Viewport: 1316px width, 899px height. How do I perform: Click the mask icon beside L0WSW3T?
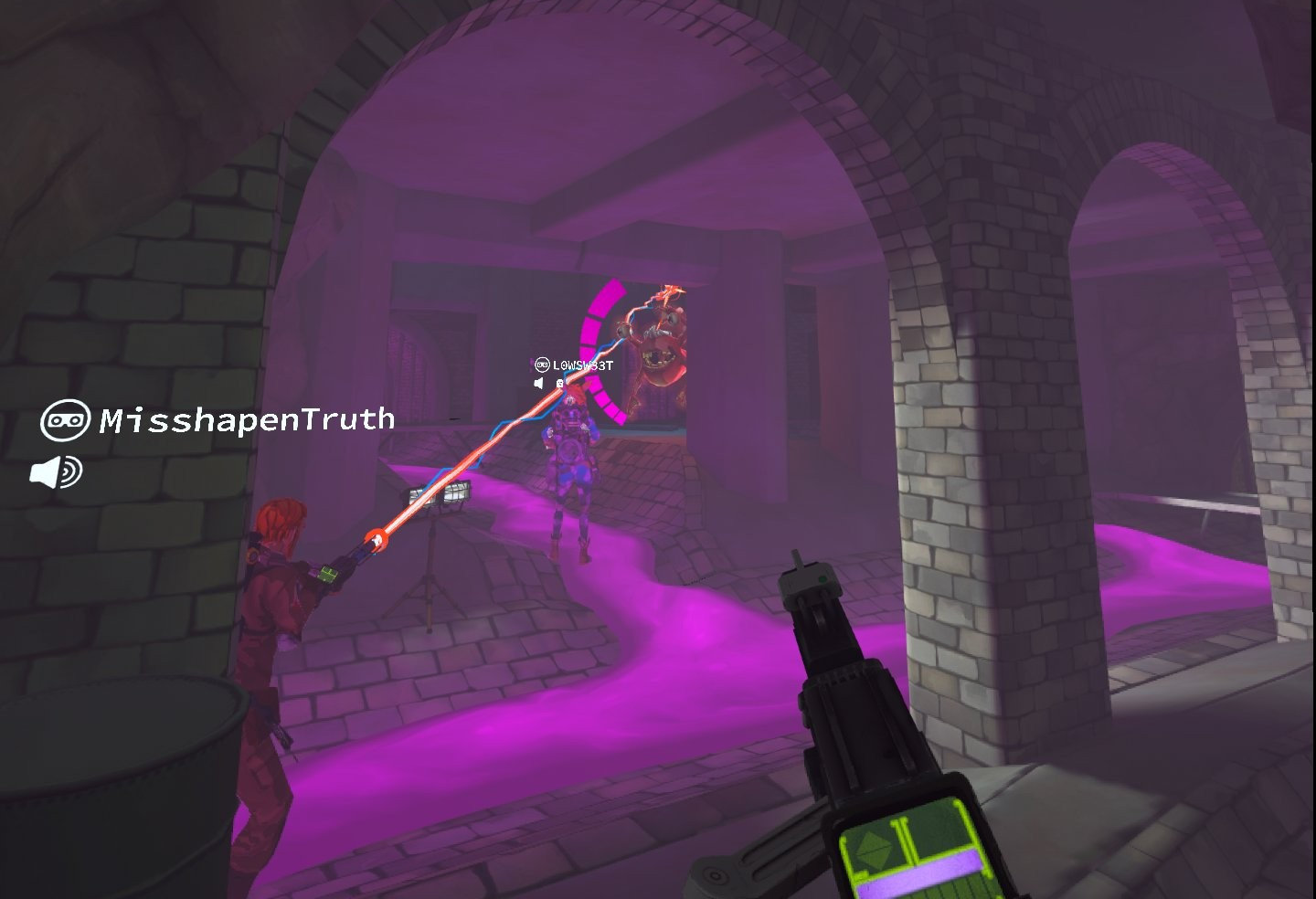click(x=542, y=364)
